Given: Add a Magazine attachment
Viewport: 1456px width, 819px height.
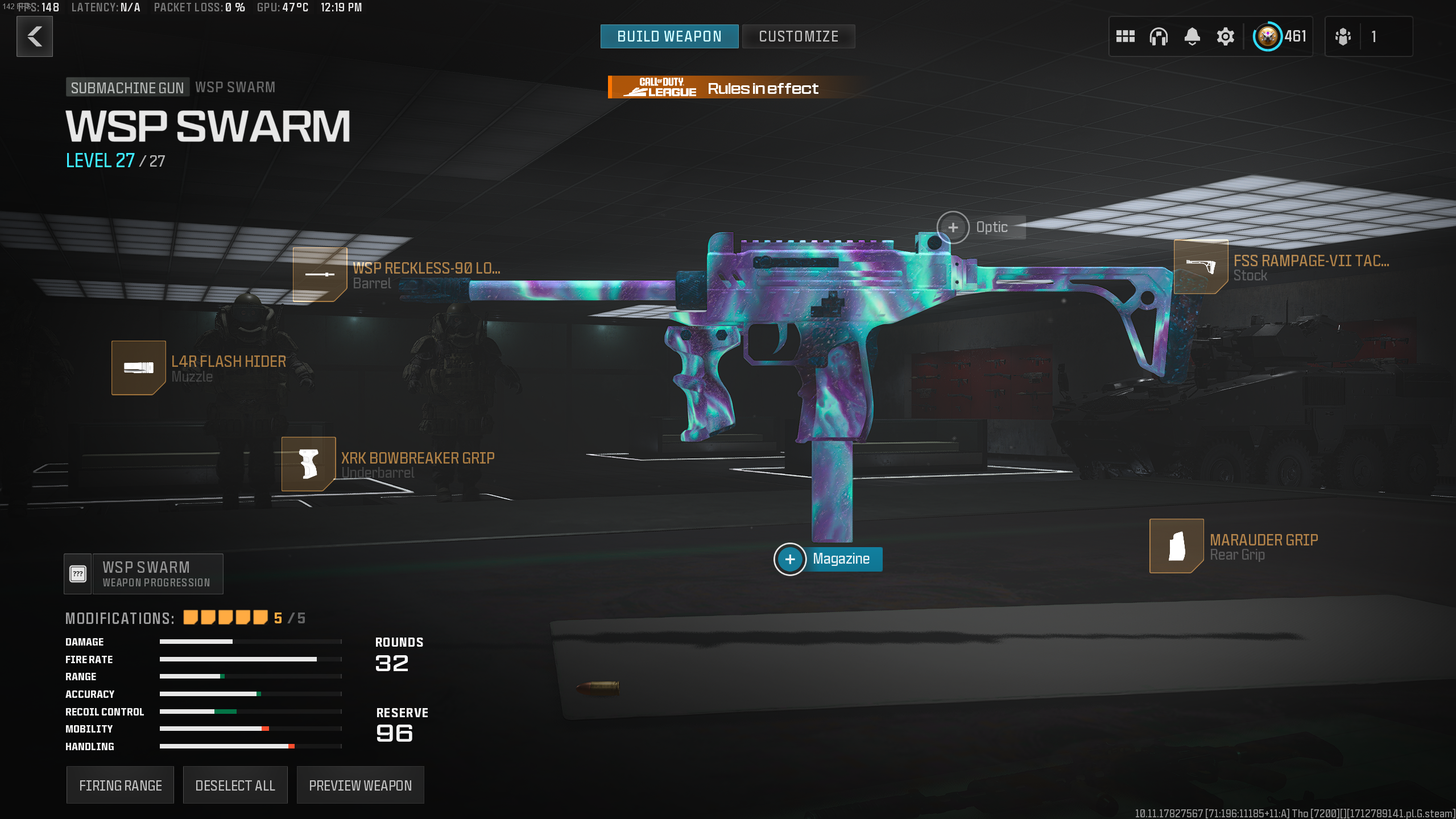Looking at the screenshot, I should [790, 559].
